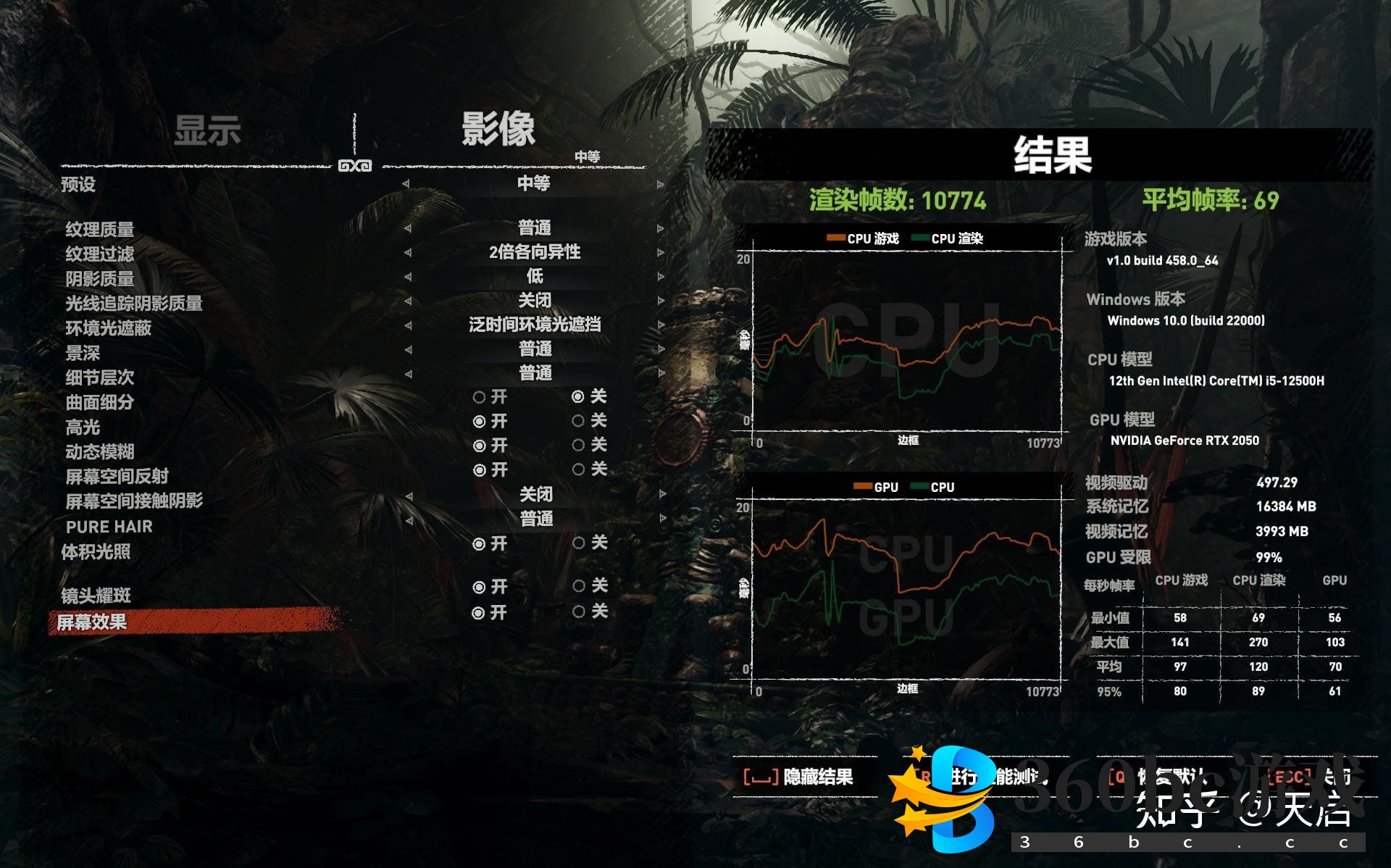Select the 景深 depth of field row

point(83,353)
